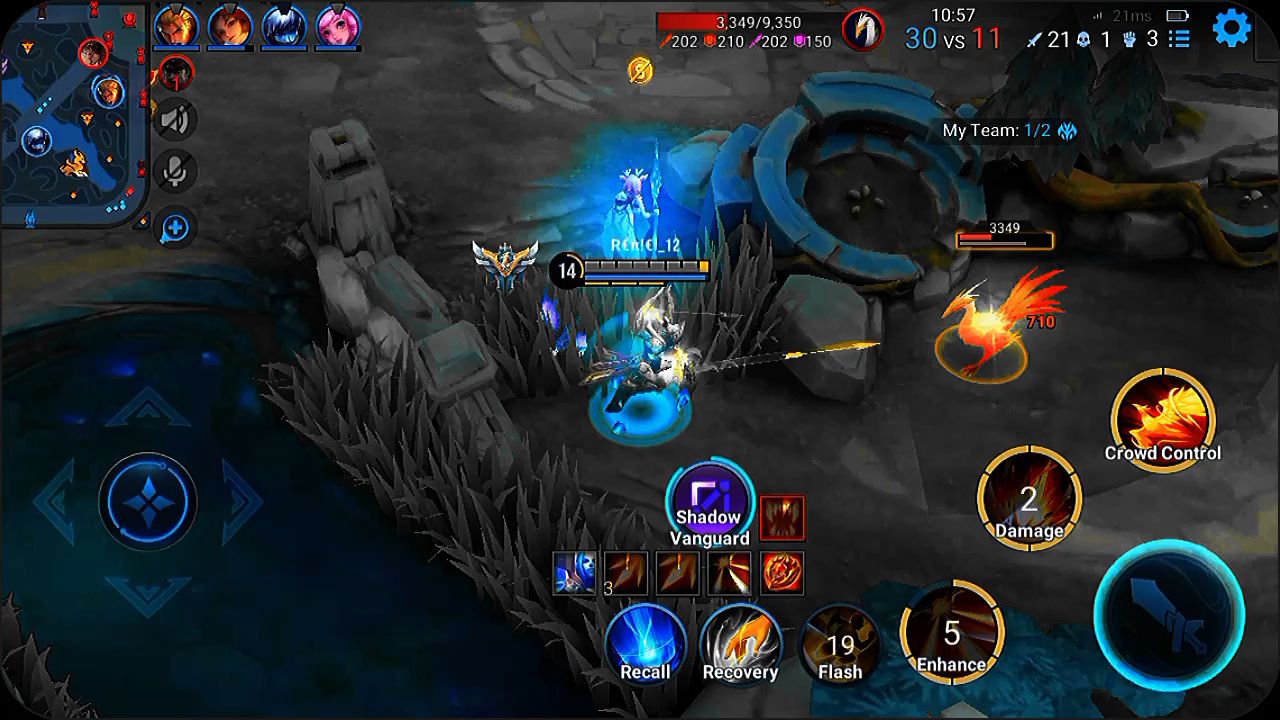Trigger the Enhance ability

(x=951, y=632)
